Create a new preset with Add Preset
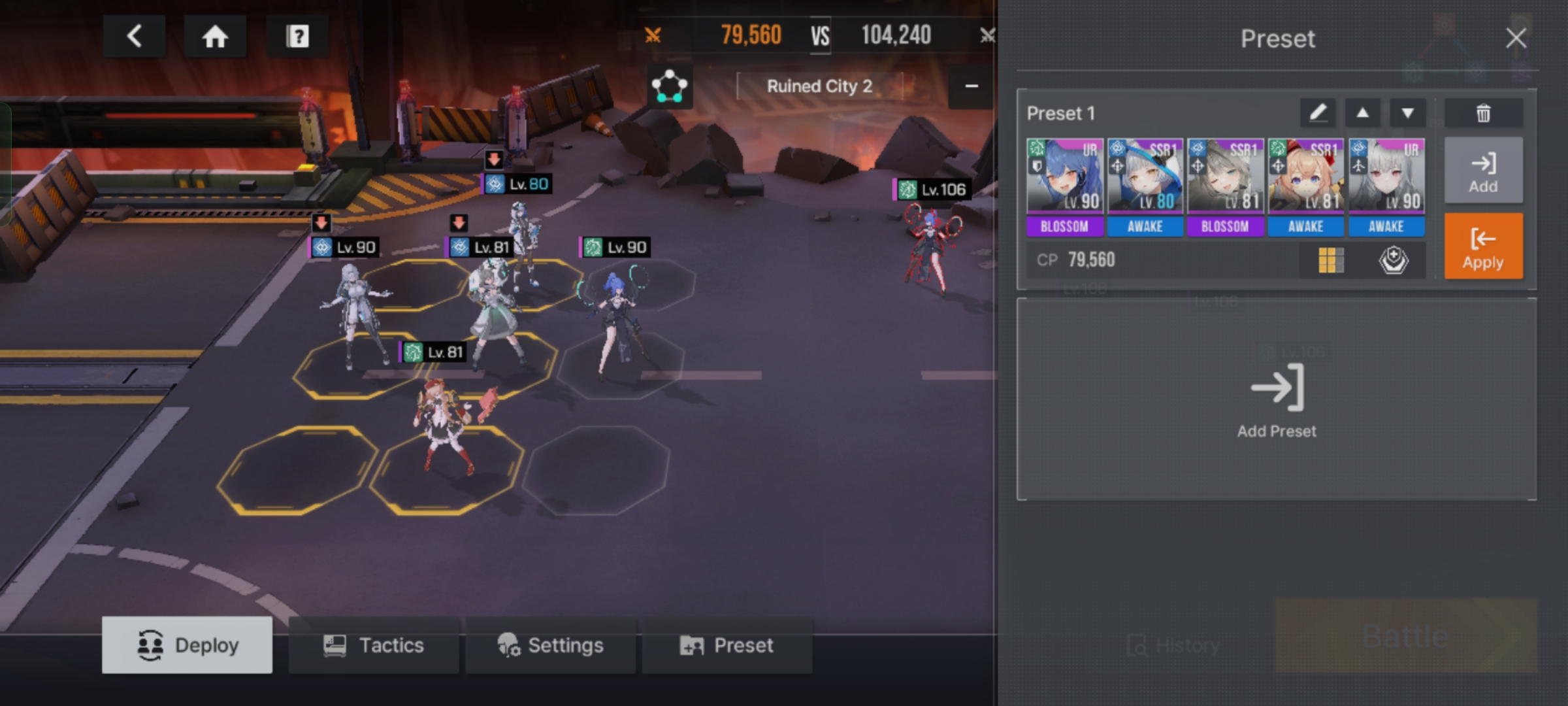This screenshot has width=1568, height=706. tap(1277, 400)
